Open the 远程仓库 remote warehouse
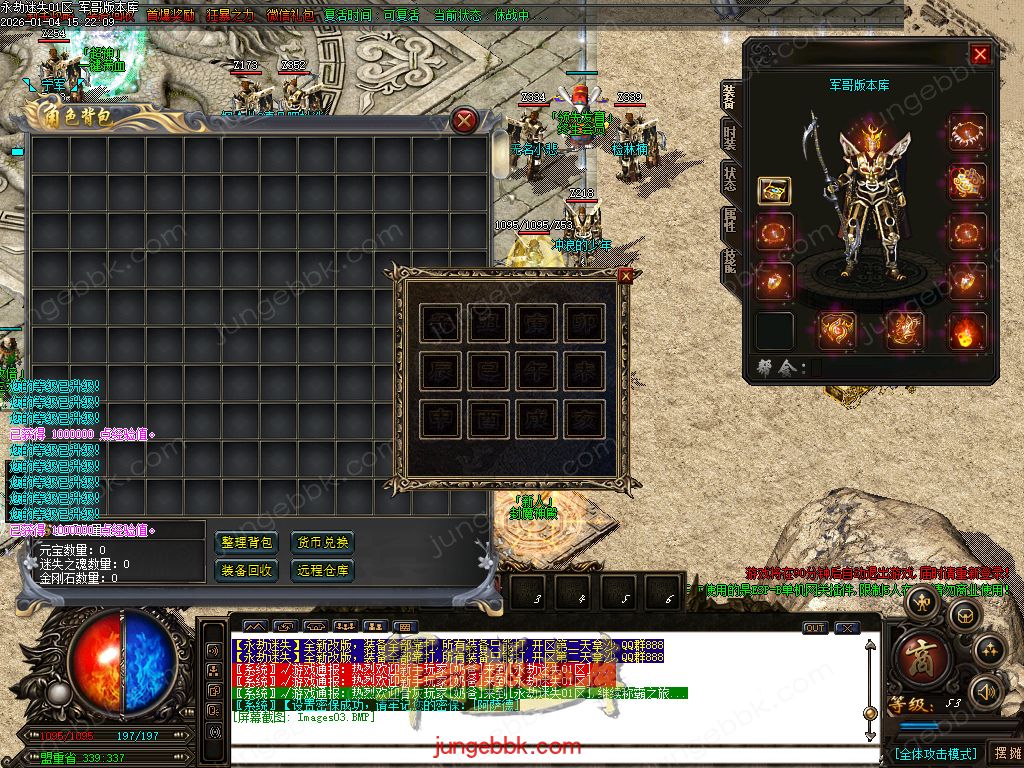Viewport: 1024px width, 768px height. [x=323, y=570]
